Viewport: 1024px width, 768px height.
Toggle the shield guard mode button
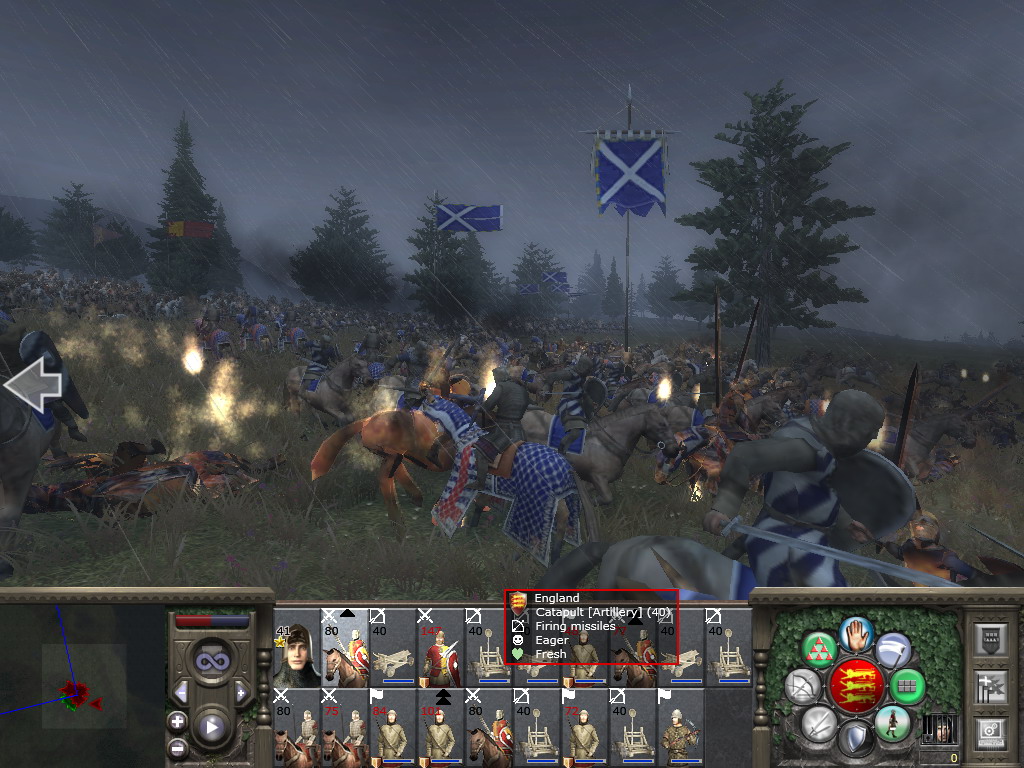pyautogui.click(x=856, y=738)
